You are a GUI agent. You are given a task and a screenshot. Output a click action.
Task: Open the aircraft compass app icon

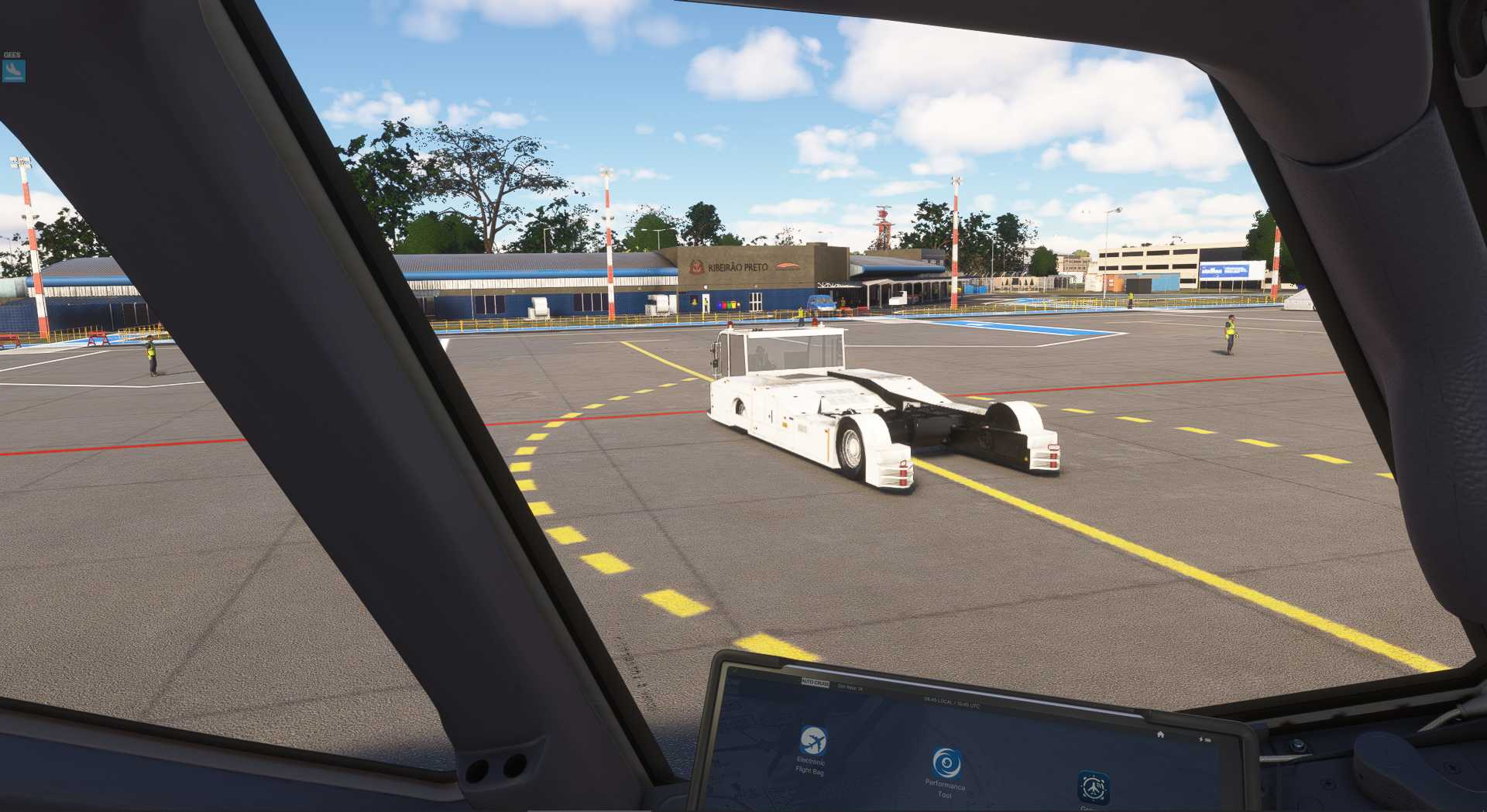[x=1093, y=787]
